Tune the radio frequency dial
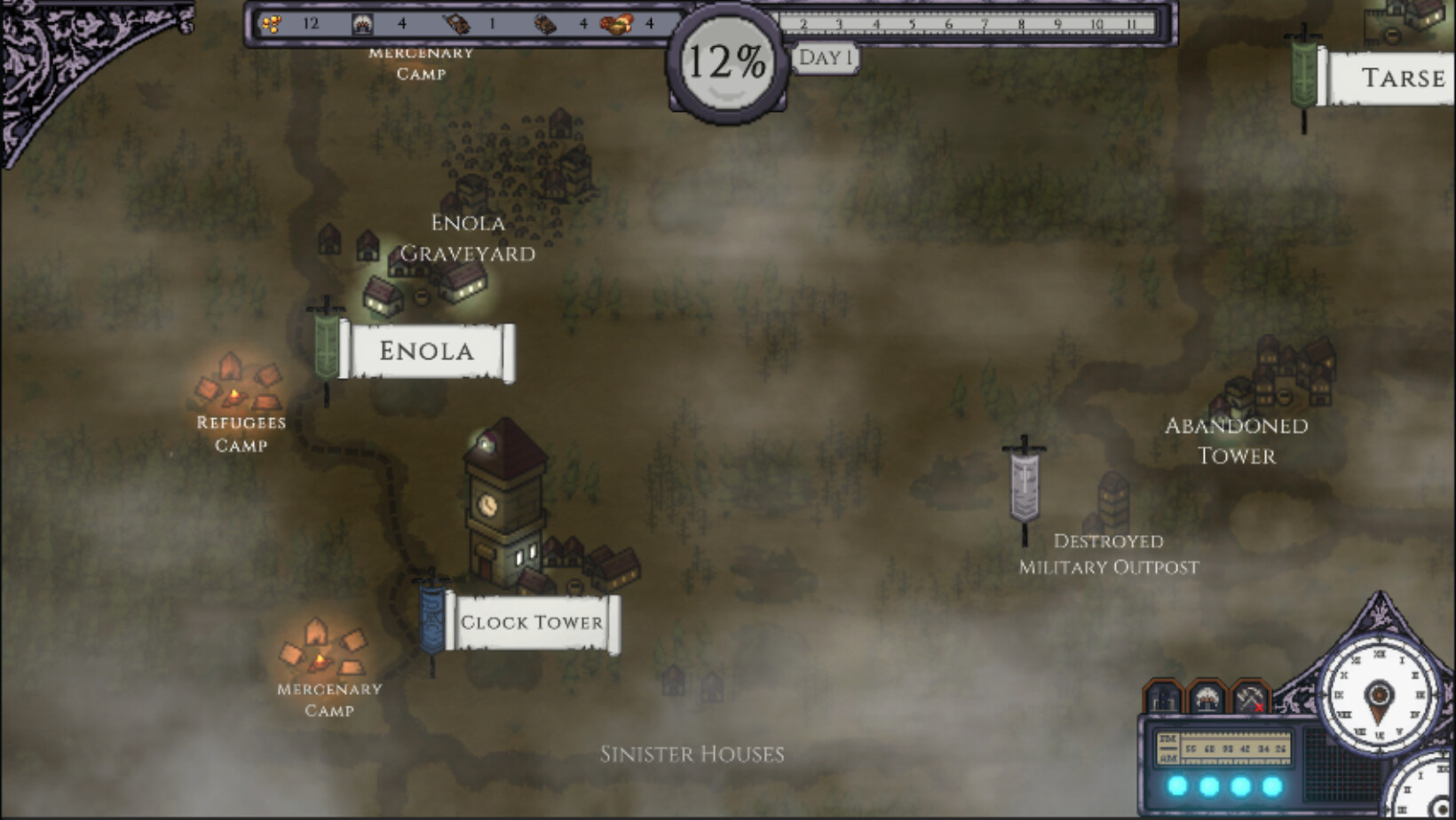1456x820 pixels. pyautogui.click(x=1234, y=748)
